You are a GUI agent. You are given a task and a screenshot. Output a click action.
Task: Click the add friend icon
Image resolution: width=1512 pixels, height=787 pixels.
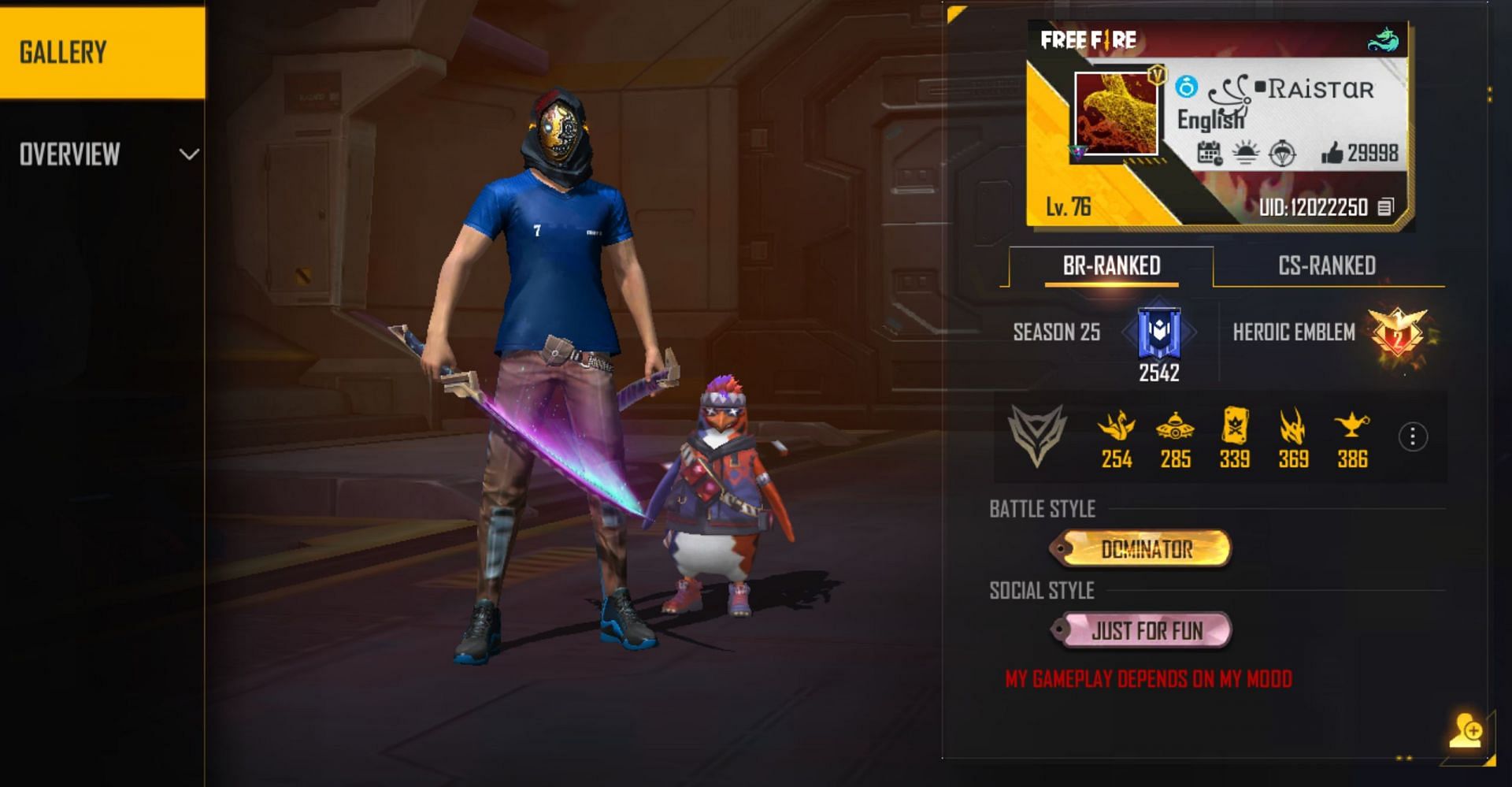point(1466,731)
